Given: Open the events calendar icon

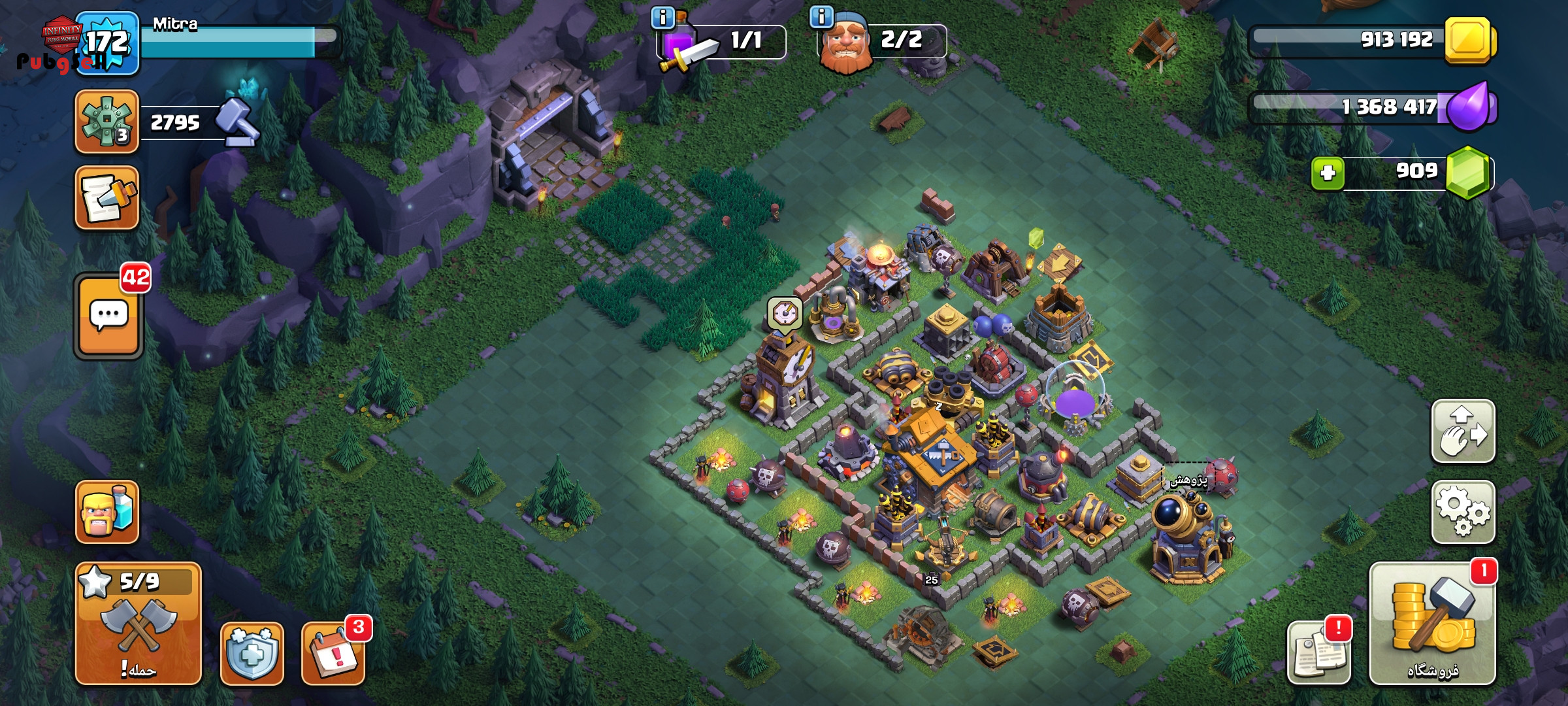Looking at the screenshot, I should [x=333, y=654].
